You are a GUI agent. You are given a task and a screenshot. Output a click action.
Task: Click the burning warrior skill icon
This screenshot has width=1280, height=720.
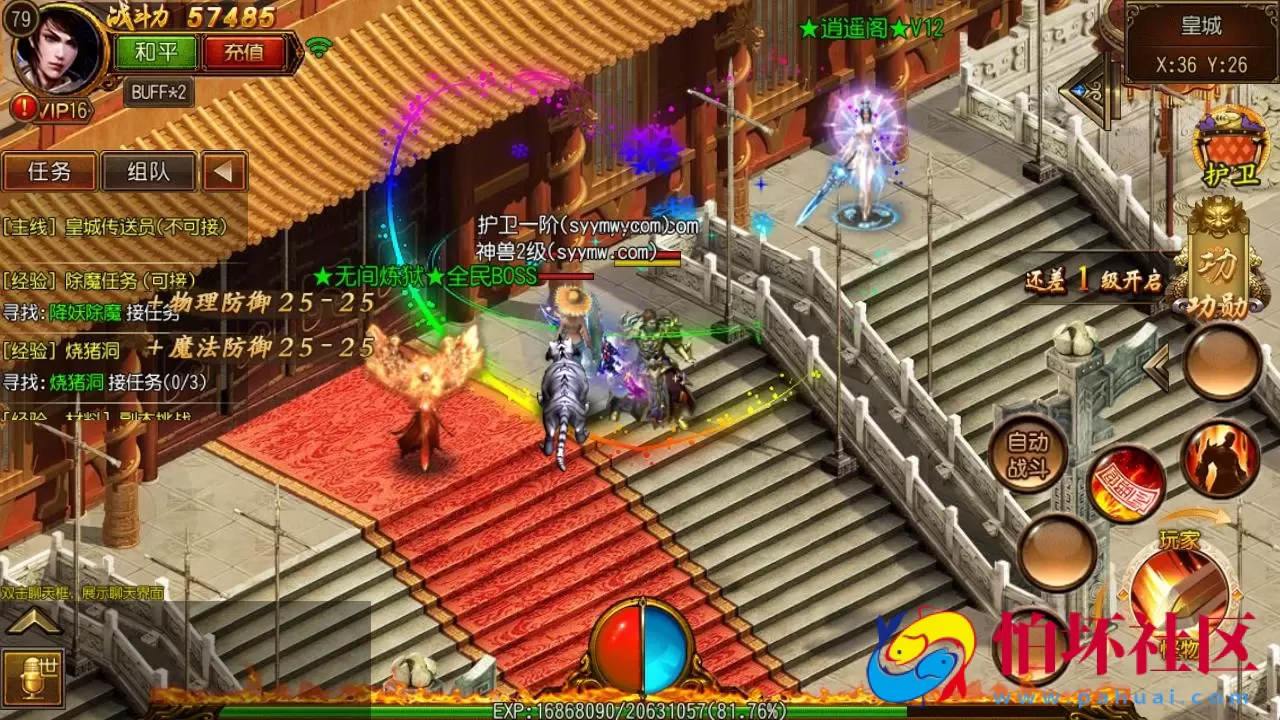pos(1220,460)
